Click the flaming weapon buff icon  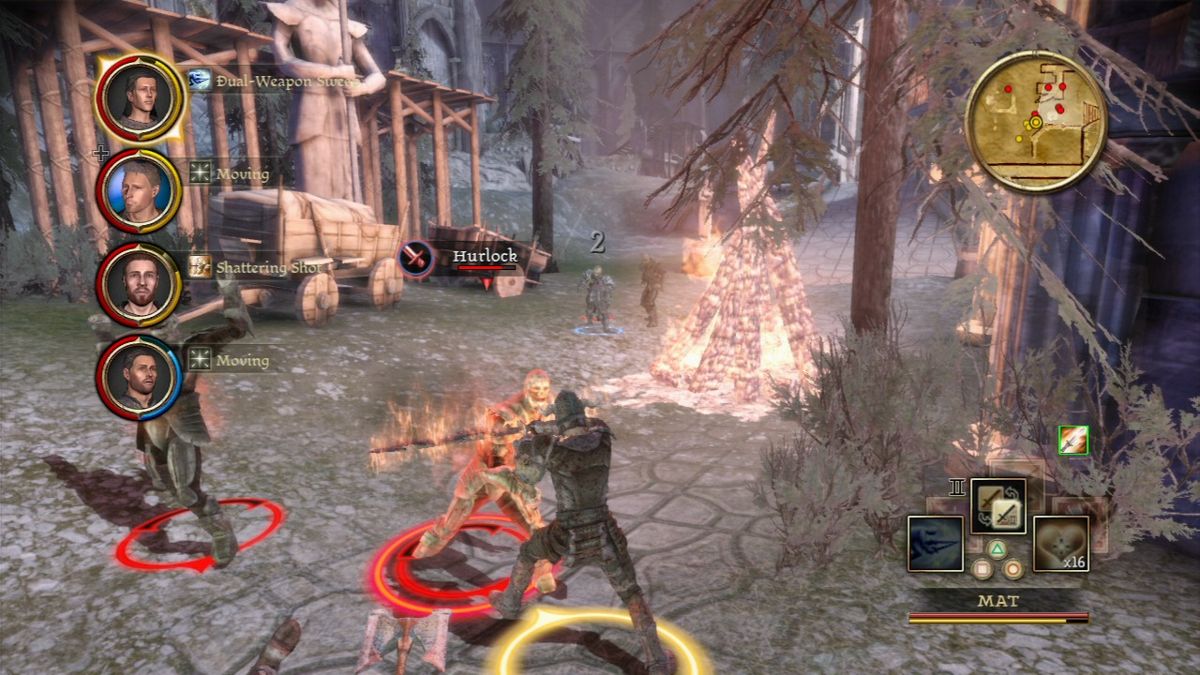pos(1073,440)
